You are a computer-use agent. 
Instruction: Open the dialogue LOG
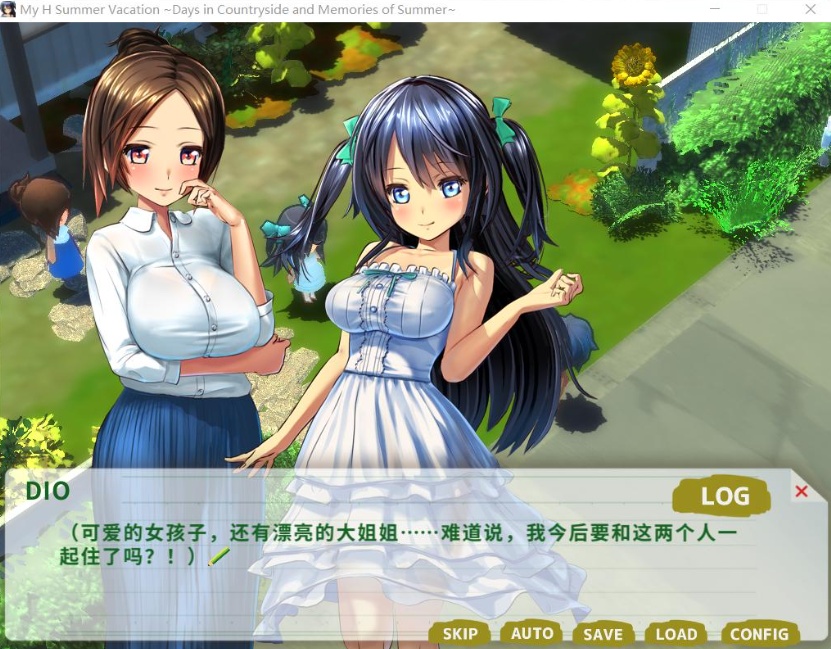pyautogui.click(x=724, y=496)
